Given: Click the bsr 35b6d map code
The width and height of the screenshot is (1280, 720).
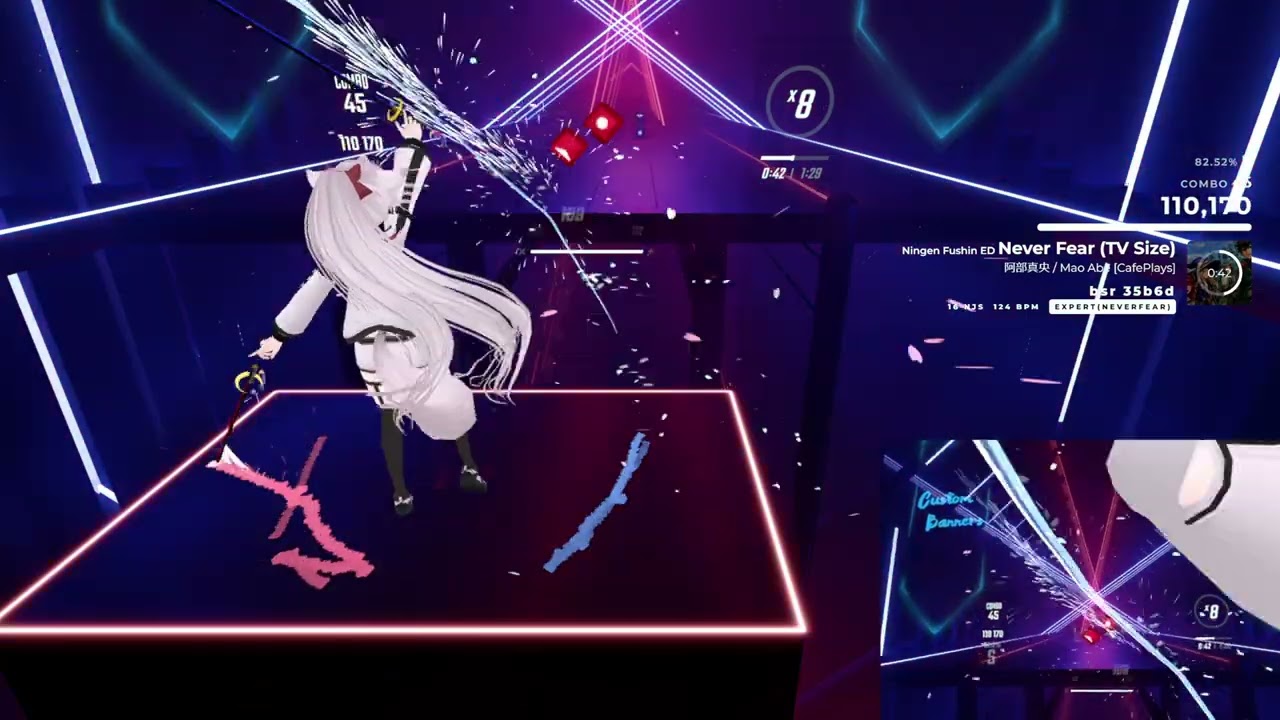Looking at the screenshot, I should point(1131,291).
